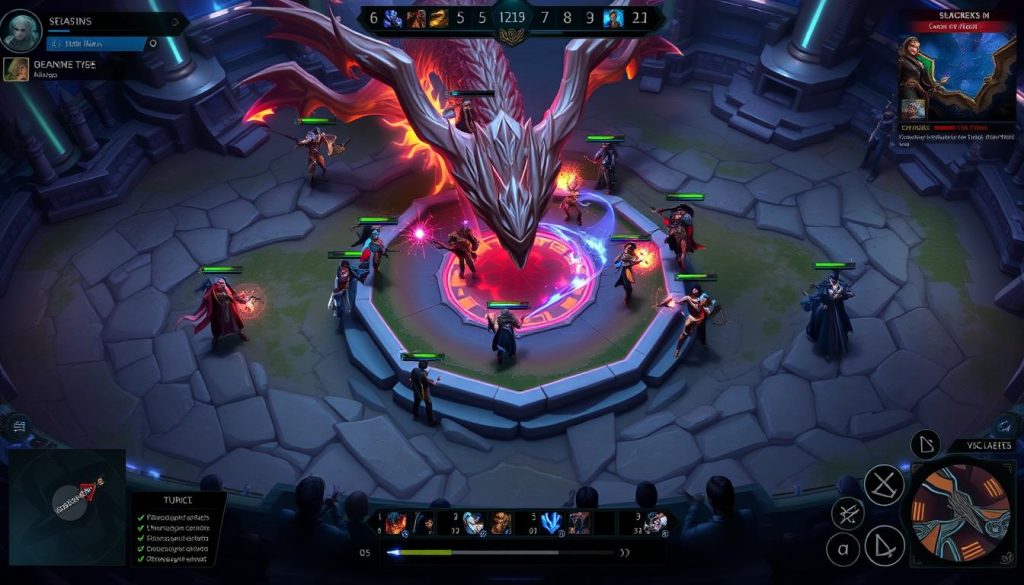Activate the fiery red demon ability

click(395, 522)
